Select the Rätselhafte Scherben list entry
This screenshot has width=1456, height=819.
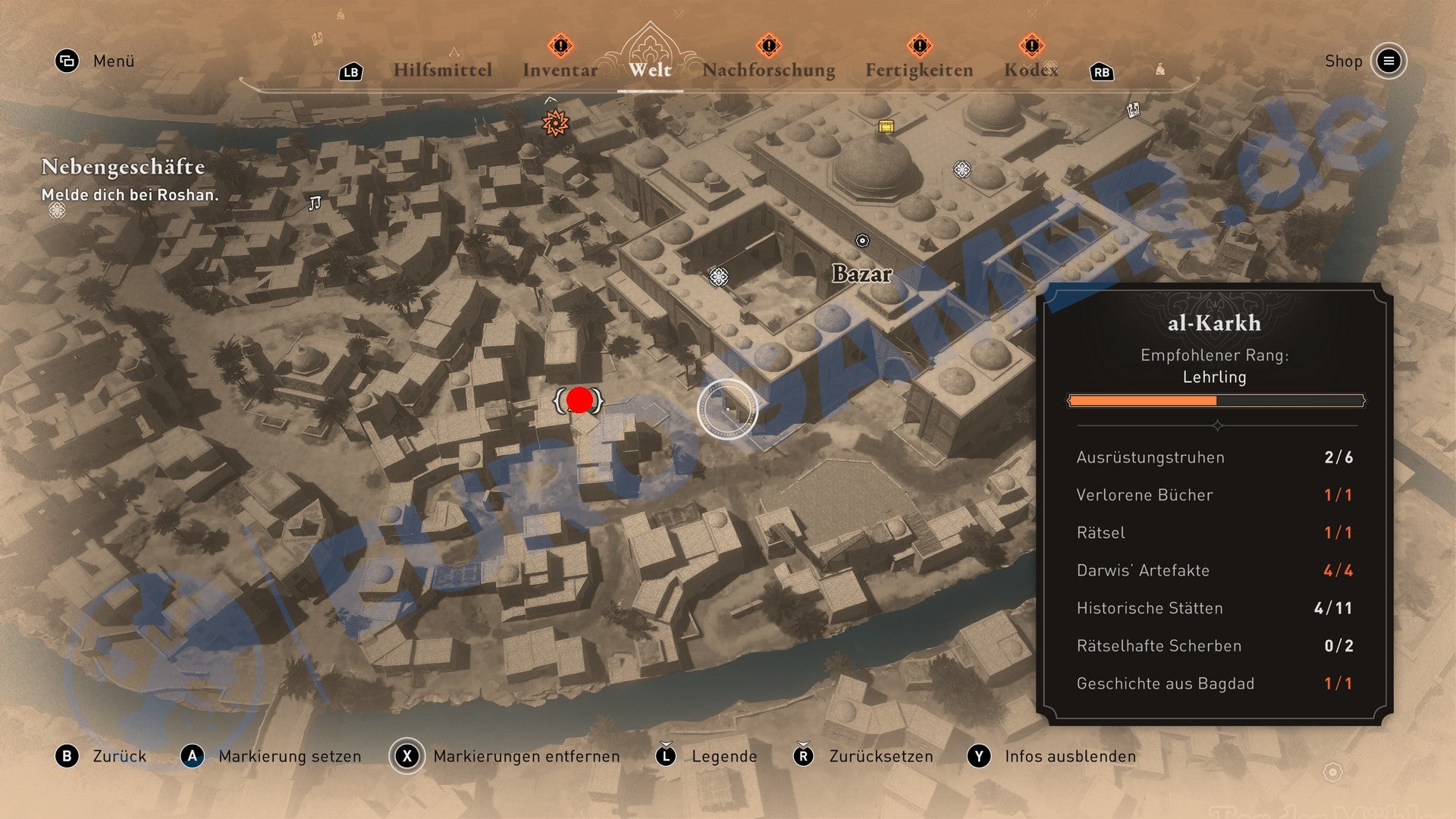[1158, 645]
